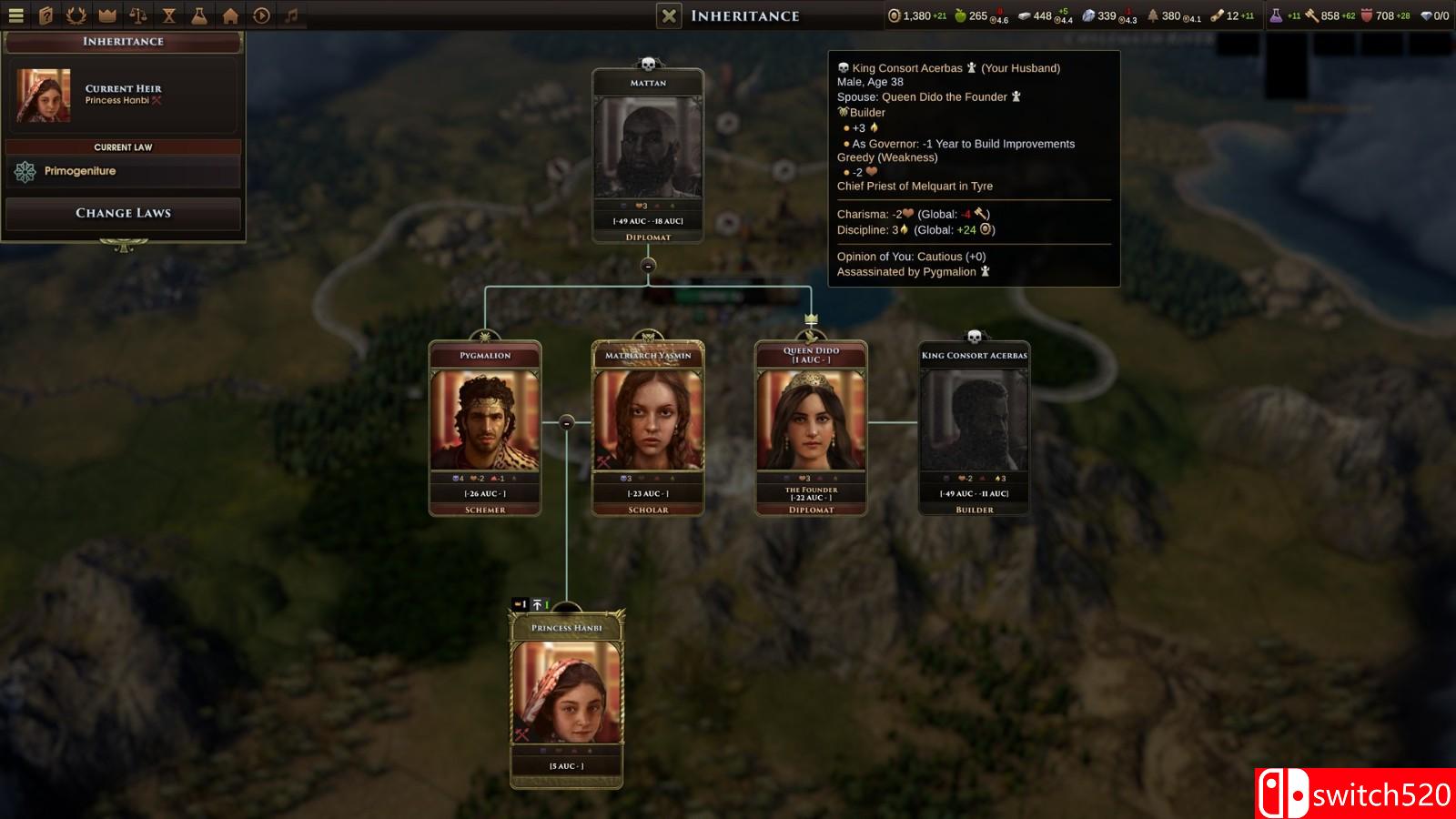
Task: Toggle the music note icon
Action: click(291, 15)
